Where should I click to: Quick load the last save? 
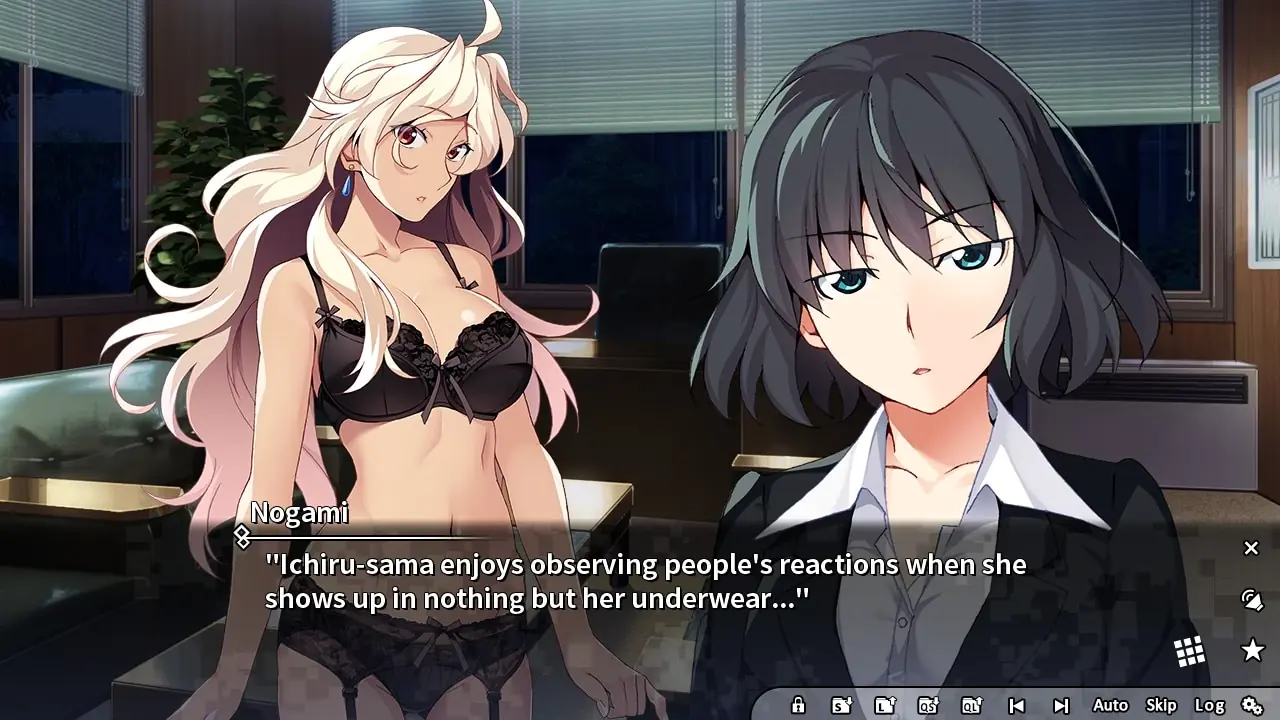(x=972, y=705)
